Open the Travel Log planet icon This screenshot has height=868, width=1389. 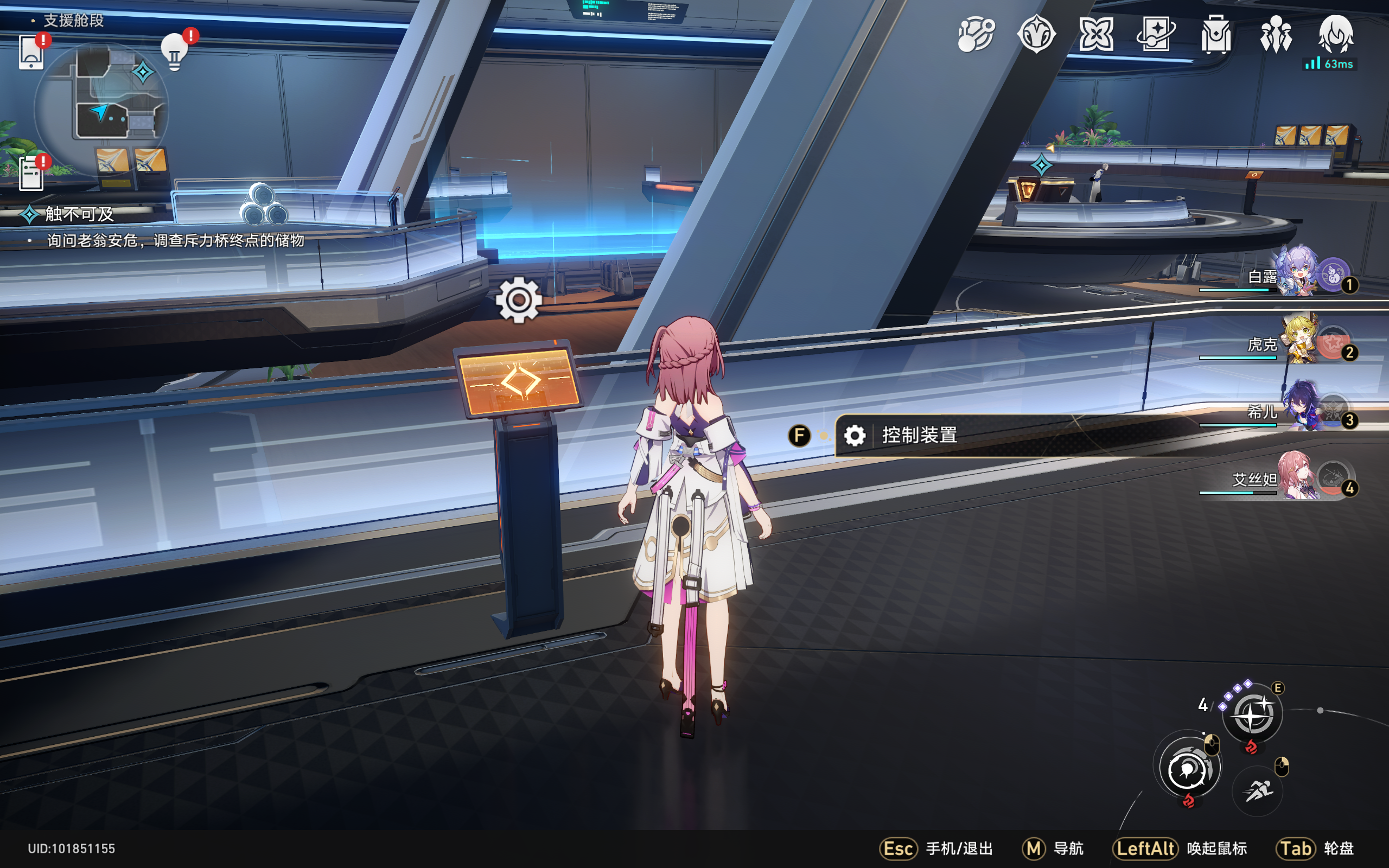click(976, 34)
